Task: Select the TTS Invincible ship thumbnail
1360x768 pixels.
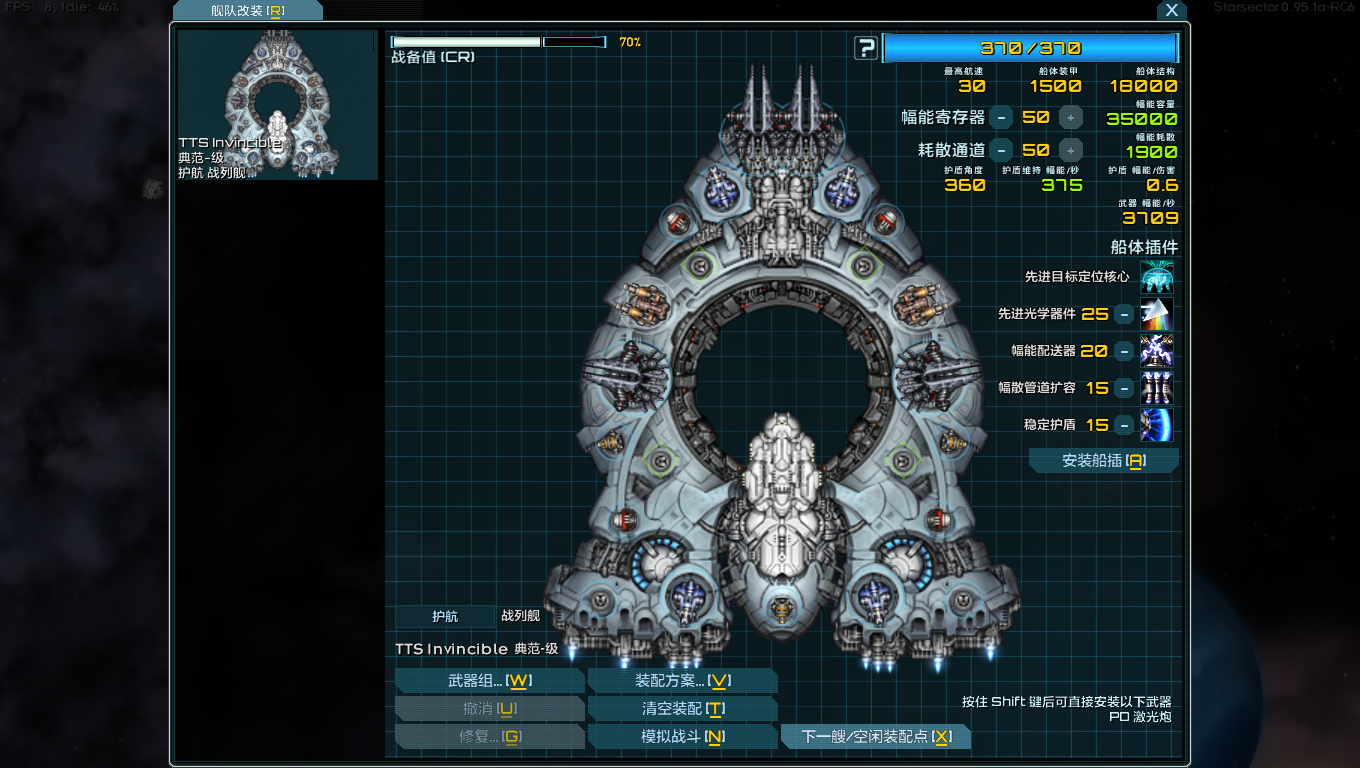Action: click(x=277, y=105)
